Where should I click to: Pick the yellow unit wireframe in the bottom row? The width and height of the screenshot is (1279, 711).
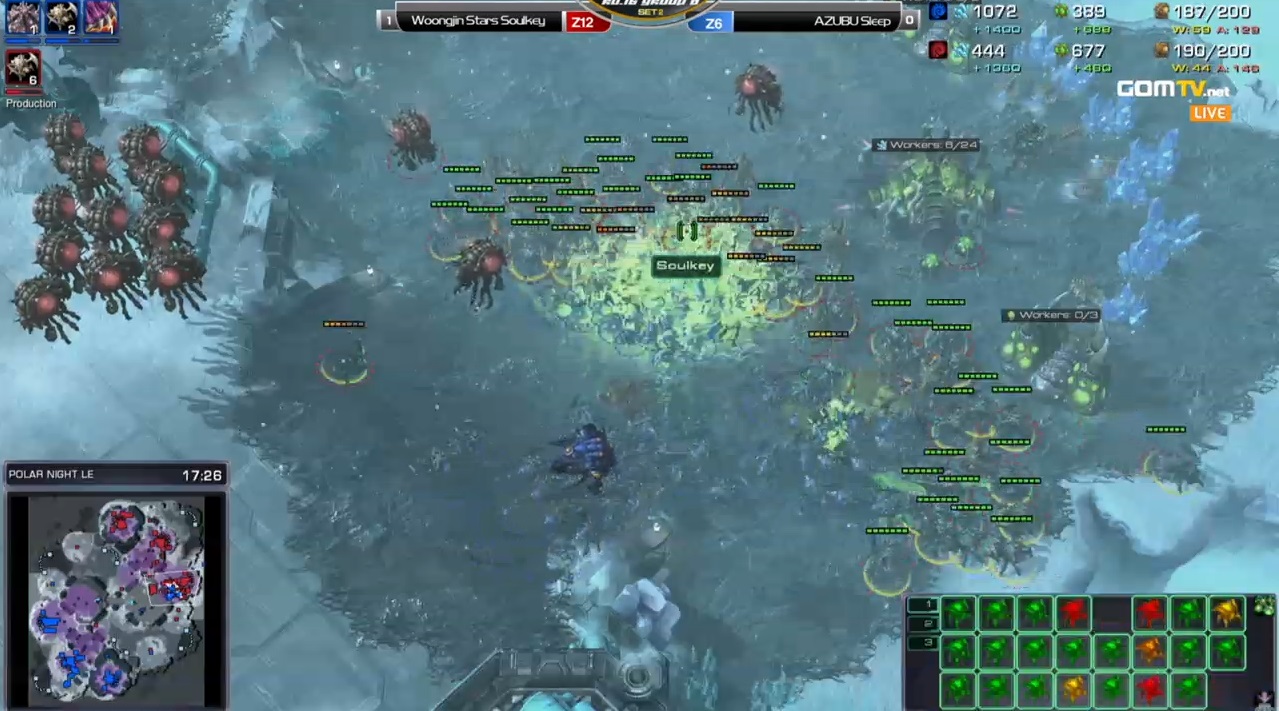point(1073,689)
